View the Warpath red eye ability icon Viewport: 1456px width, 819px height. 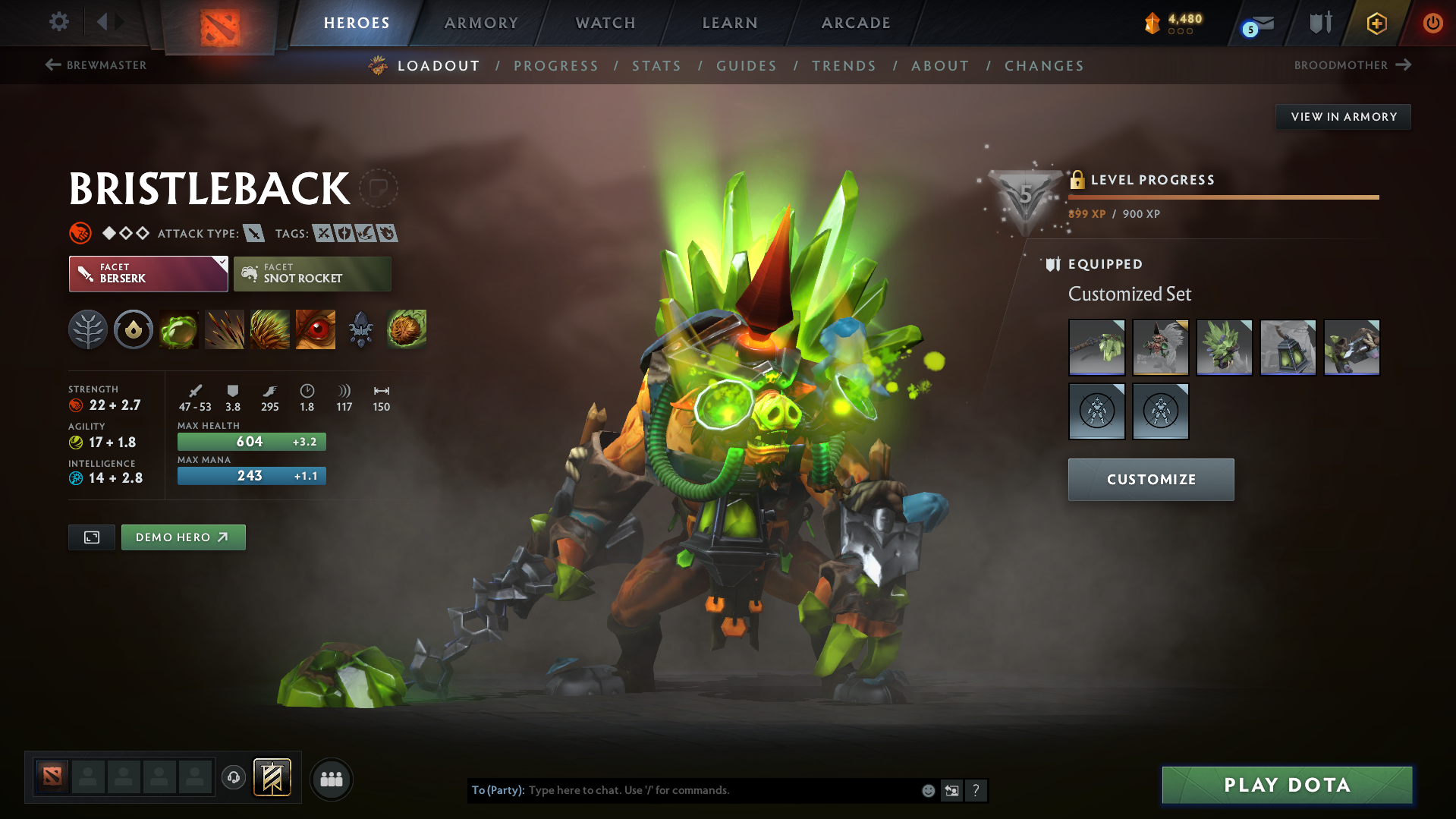315,329
